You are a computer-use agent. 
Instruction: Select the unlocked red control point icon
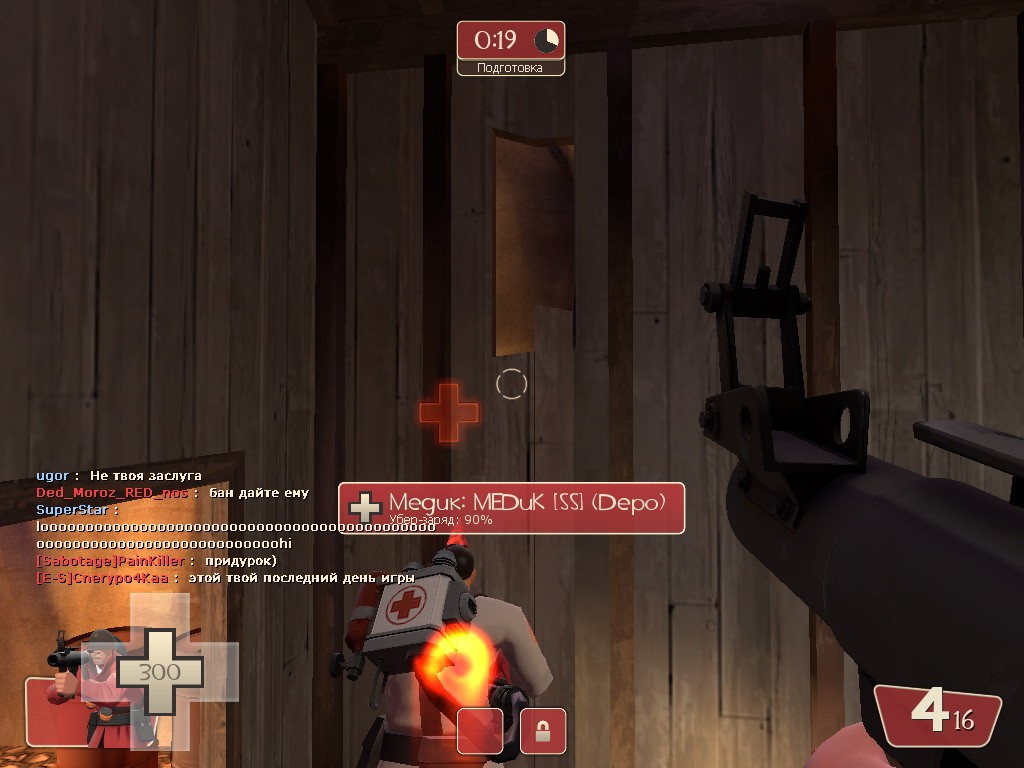coord(480,731)
